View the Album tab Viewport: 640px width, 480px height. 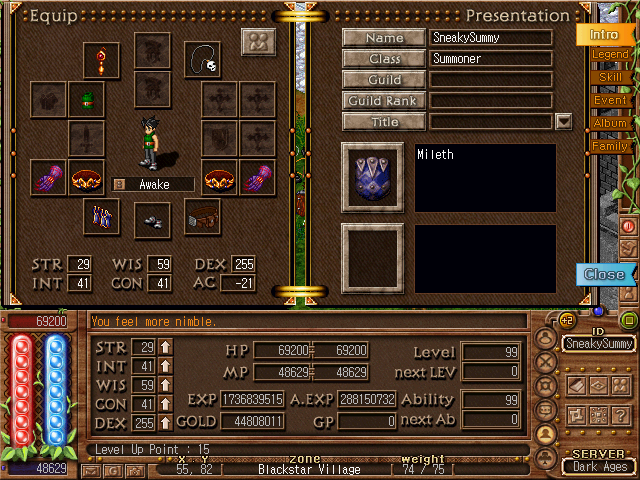click(610, 123)
